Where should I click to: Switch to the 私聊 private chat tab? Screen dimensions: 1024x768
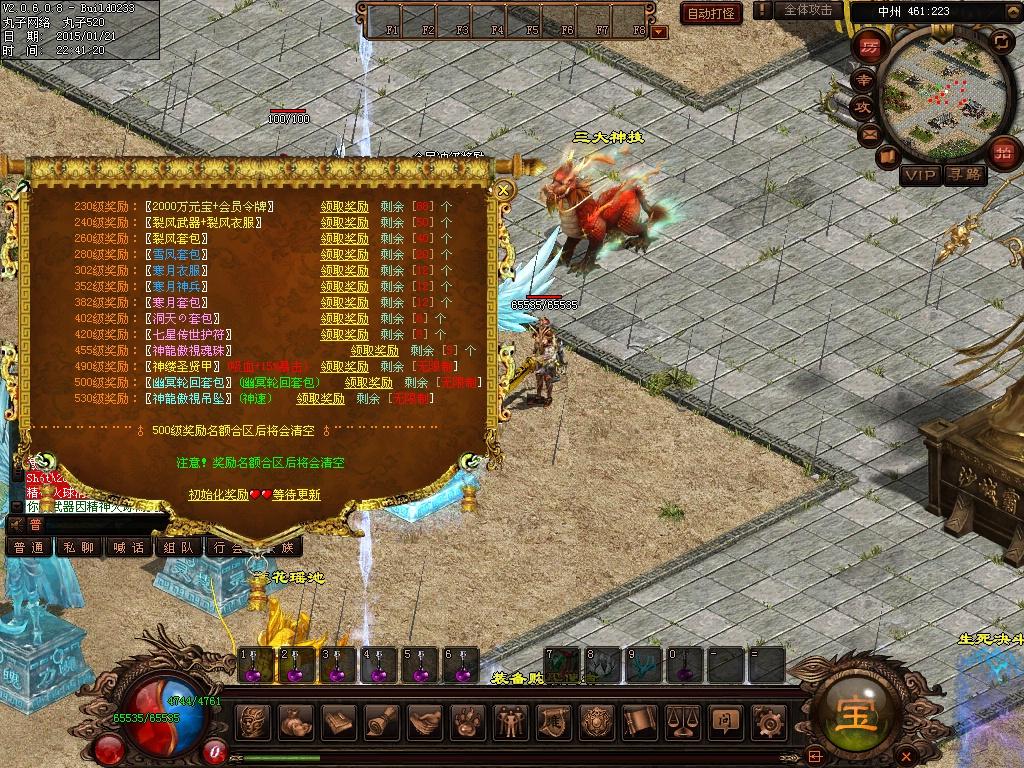pyautogui.click(x=79, y=547)
